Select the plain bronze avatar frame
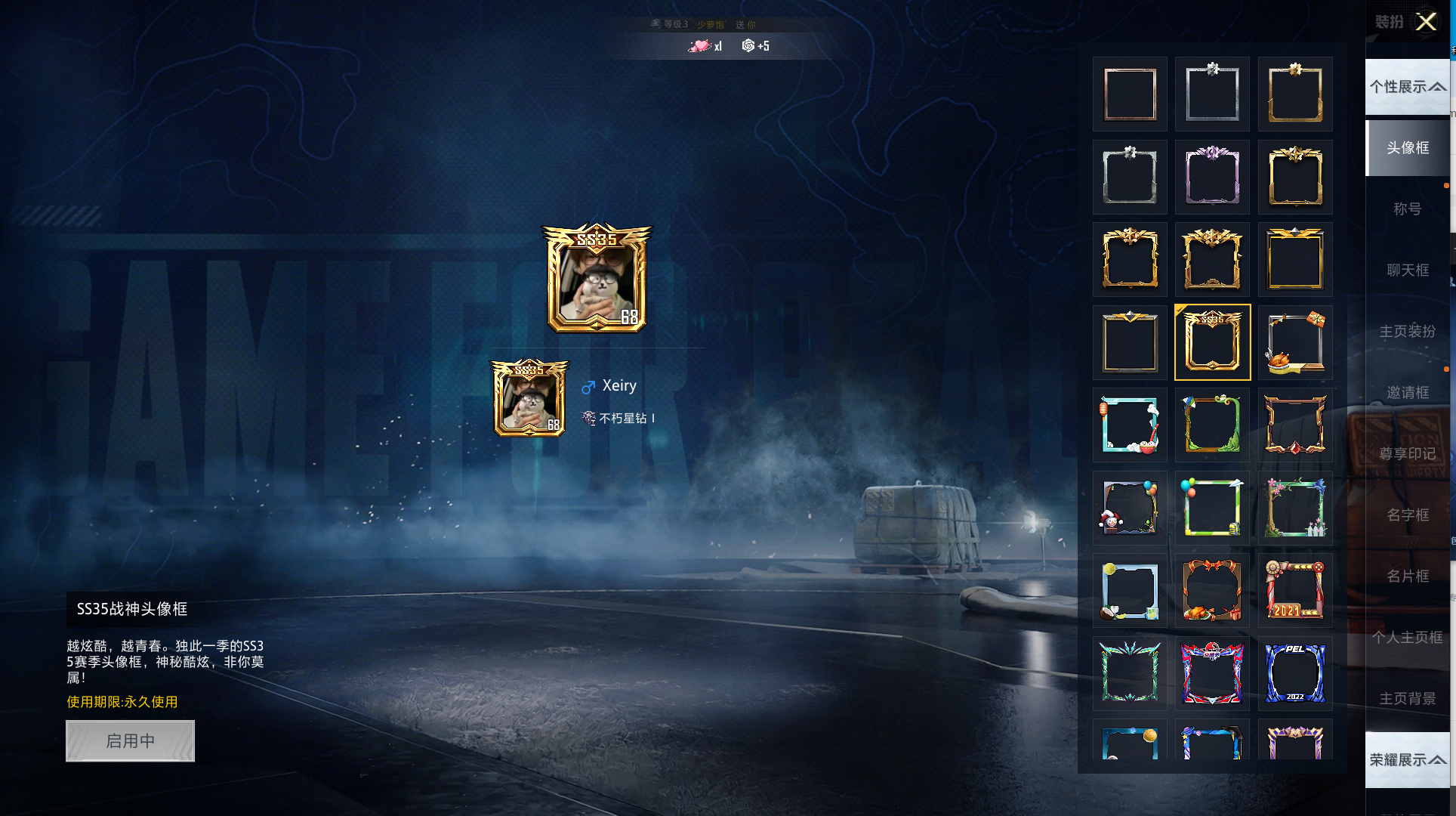This screenshot has height=816, width=1456. click(x=1130, y=94)
